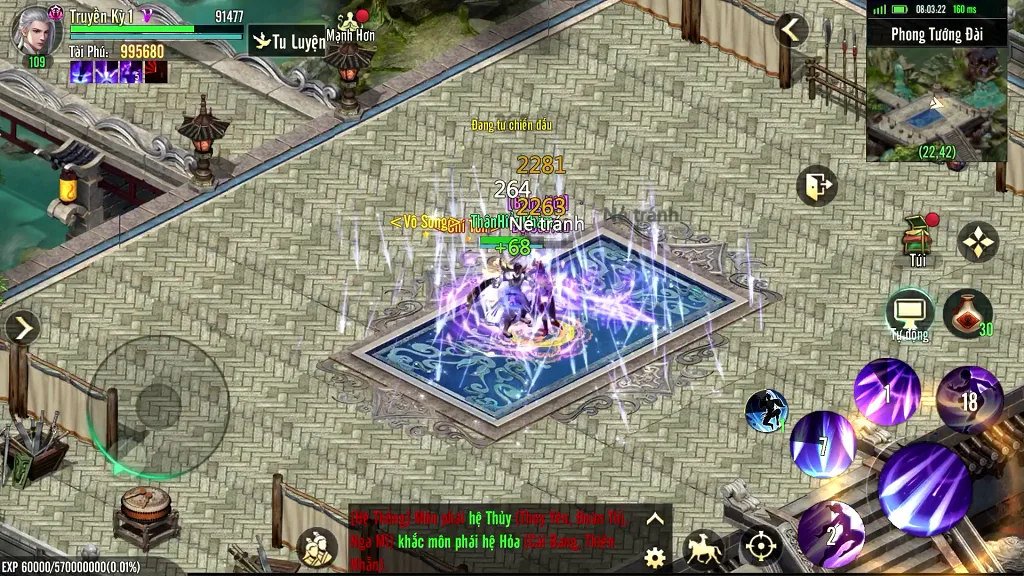Expand the left side panel arrow

click(22, 327)
